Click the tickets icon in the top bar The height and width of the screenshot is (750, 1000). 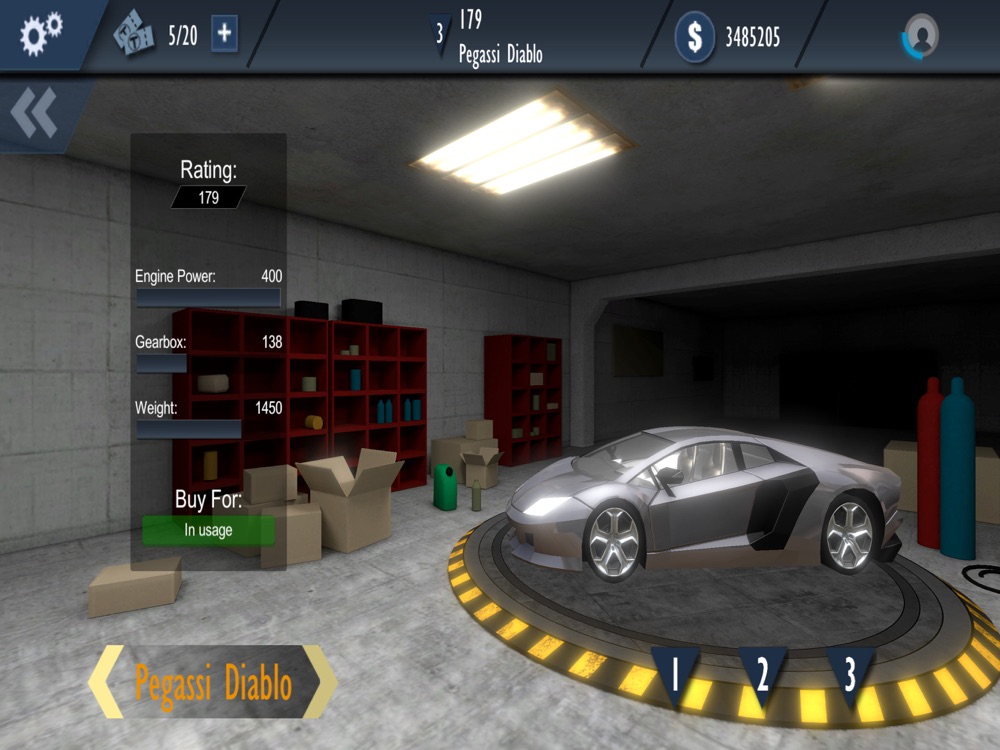pyautogui.click(x=134, y=36)
